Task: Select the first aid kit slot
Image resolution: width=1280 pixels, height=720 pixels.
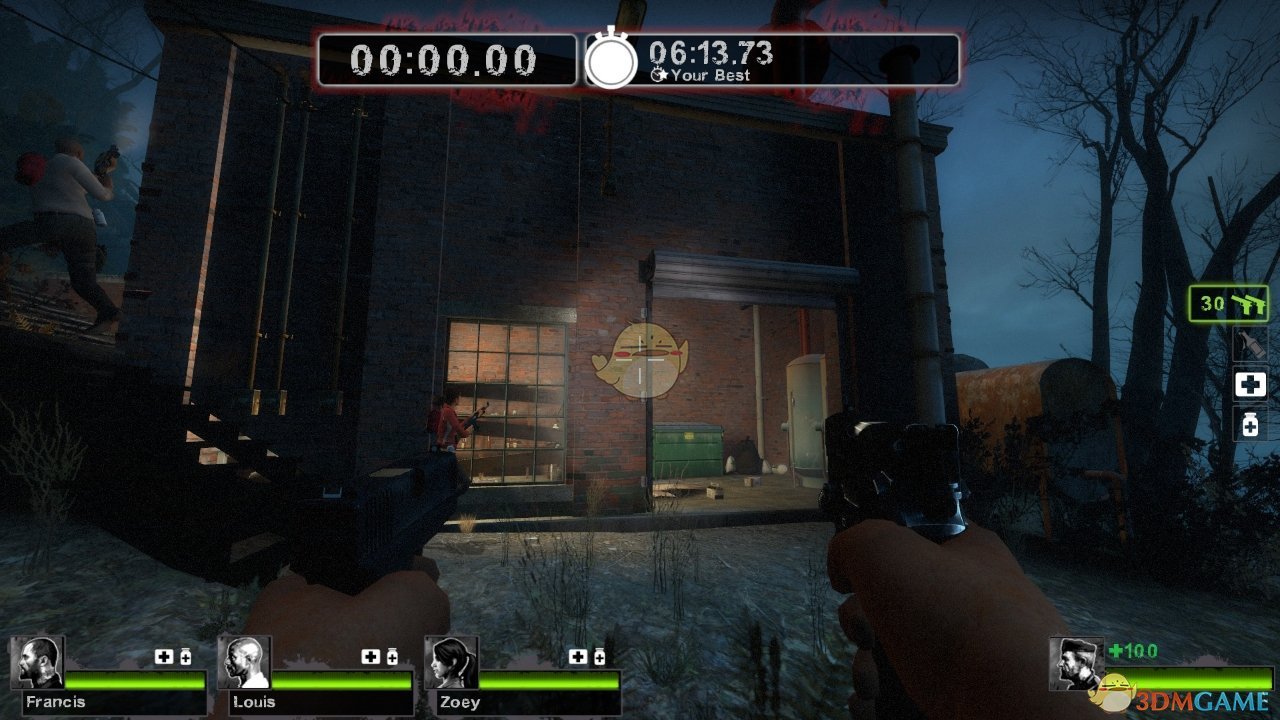Action: tap(1250, 384)
